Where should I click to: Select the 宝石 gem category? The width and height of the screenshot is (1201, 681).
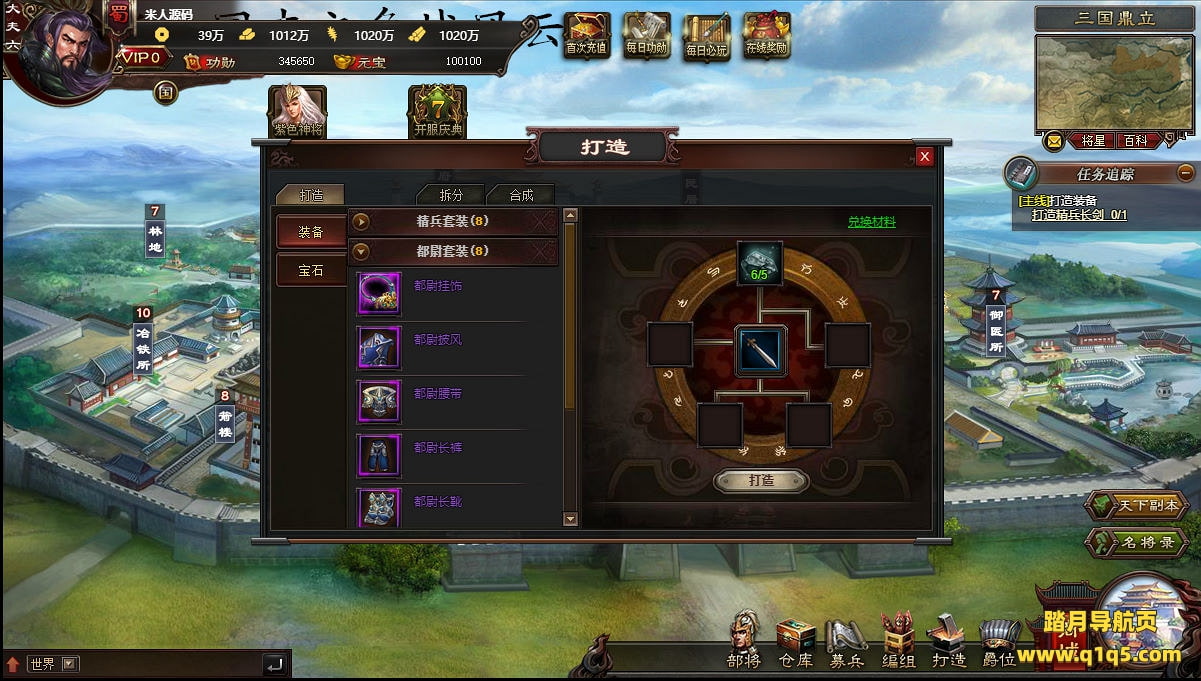311,270
